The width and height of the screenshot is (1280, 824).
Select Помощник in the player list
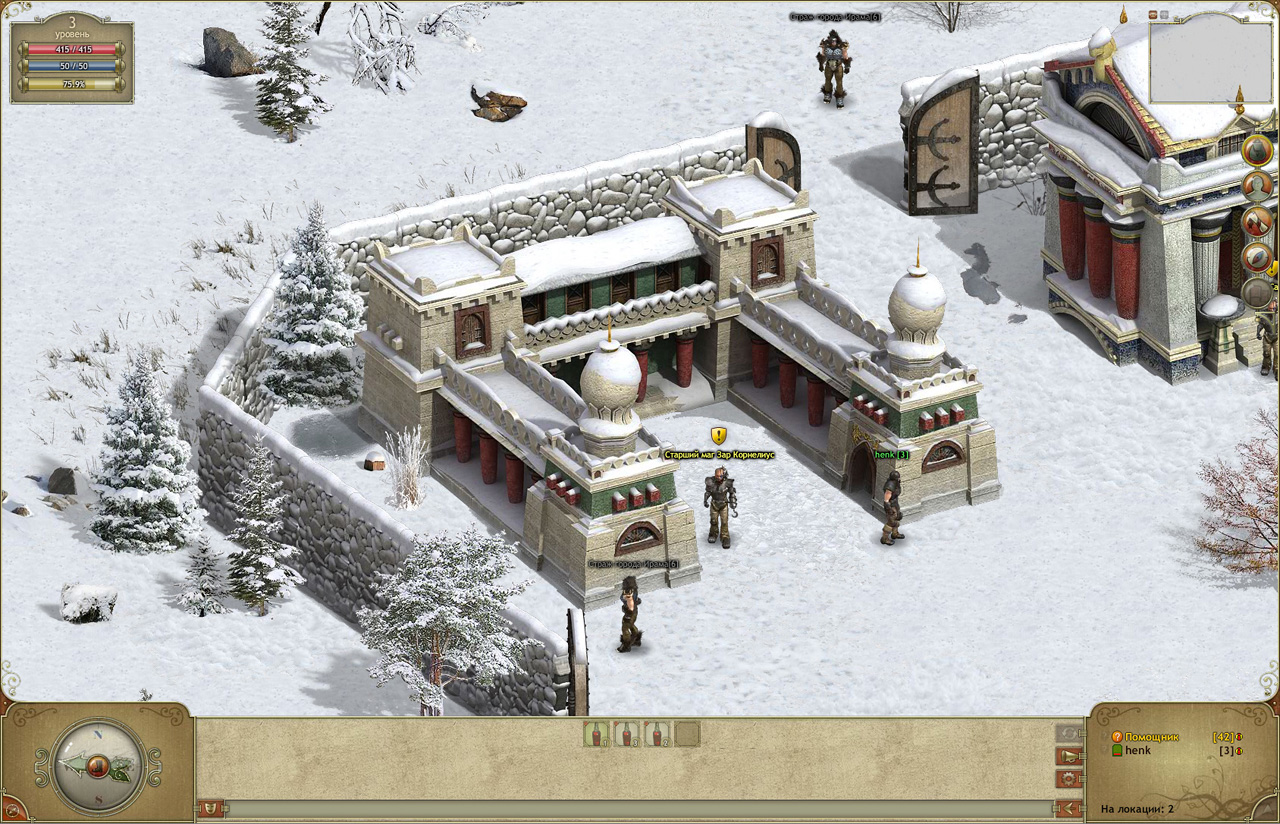point(1152,737)
